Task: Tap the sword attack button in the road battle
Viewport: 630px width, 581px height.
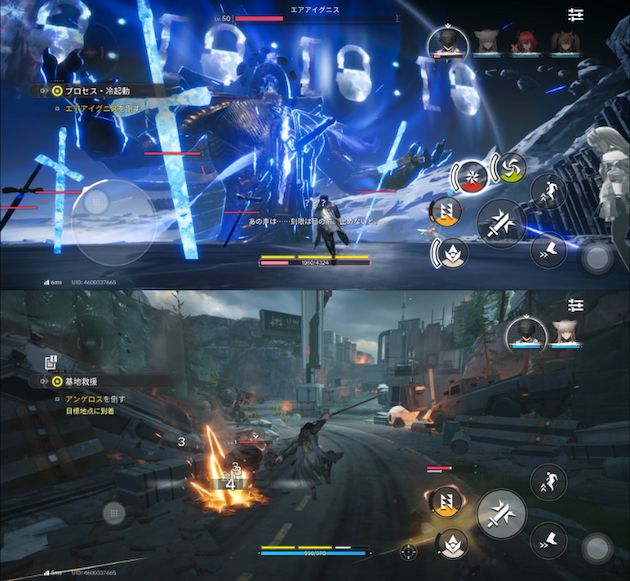Action: pos(502,513)
